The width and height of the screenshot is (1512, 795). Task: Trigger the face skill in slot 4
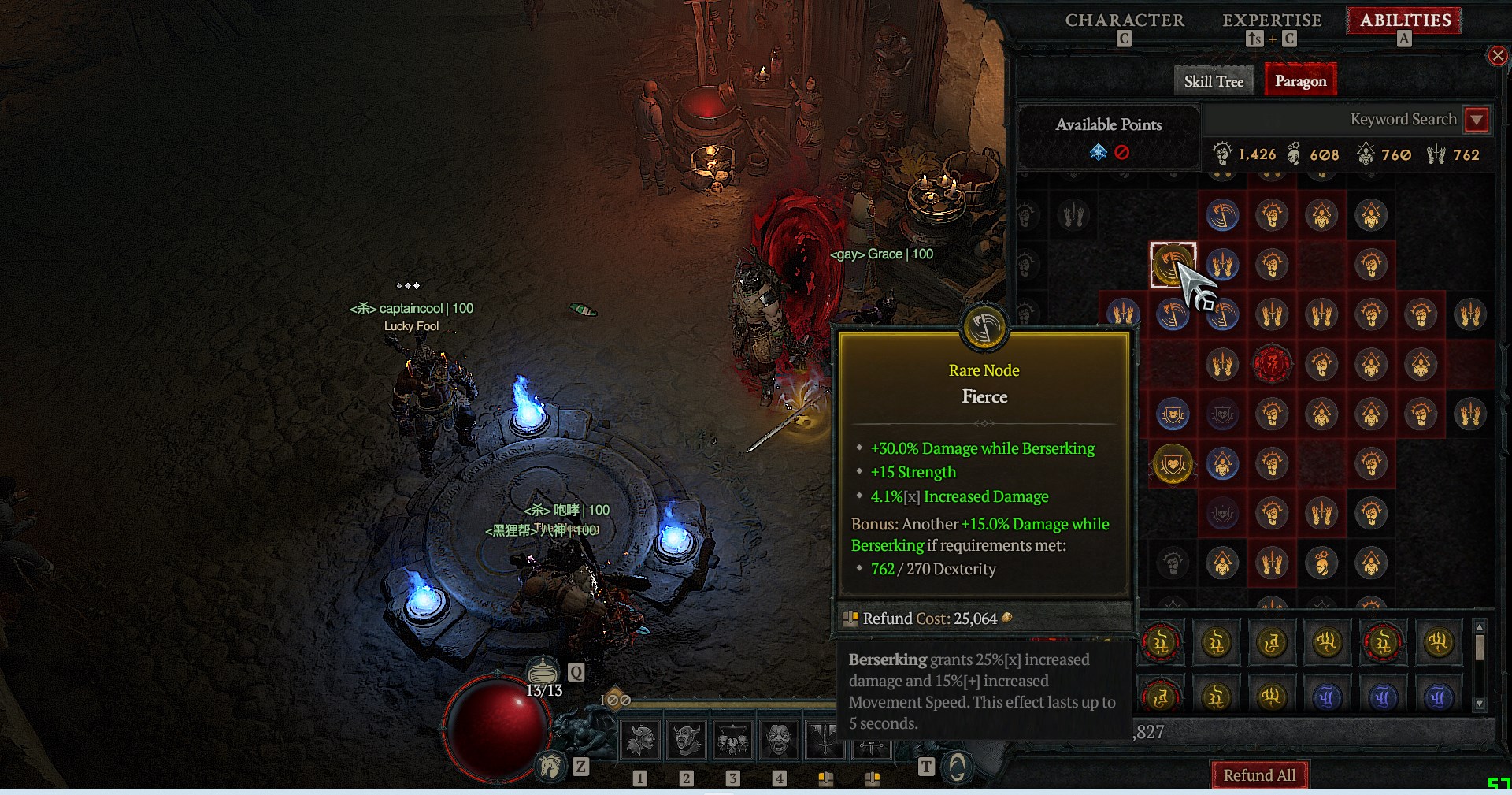click(779, 741)
